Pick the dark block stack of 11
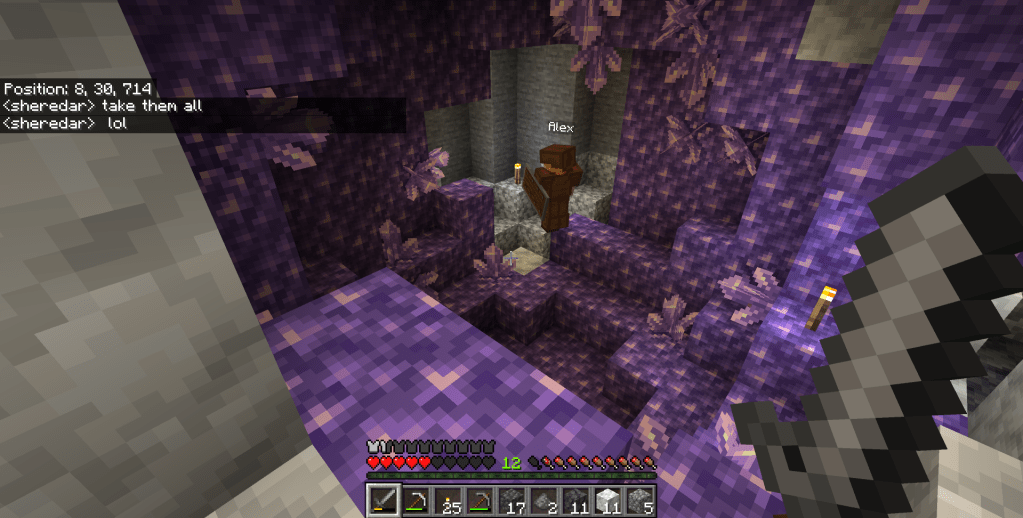 [x=576, y=499]
